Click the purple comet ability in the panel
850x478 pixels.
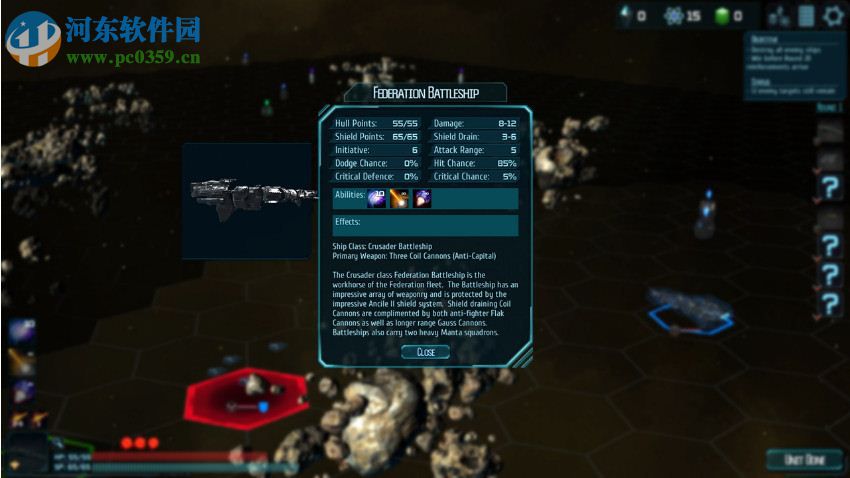tap(422, 198)
